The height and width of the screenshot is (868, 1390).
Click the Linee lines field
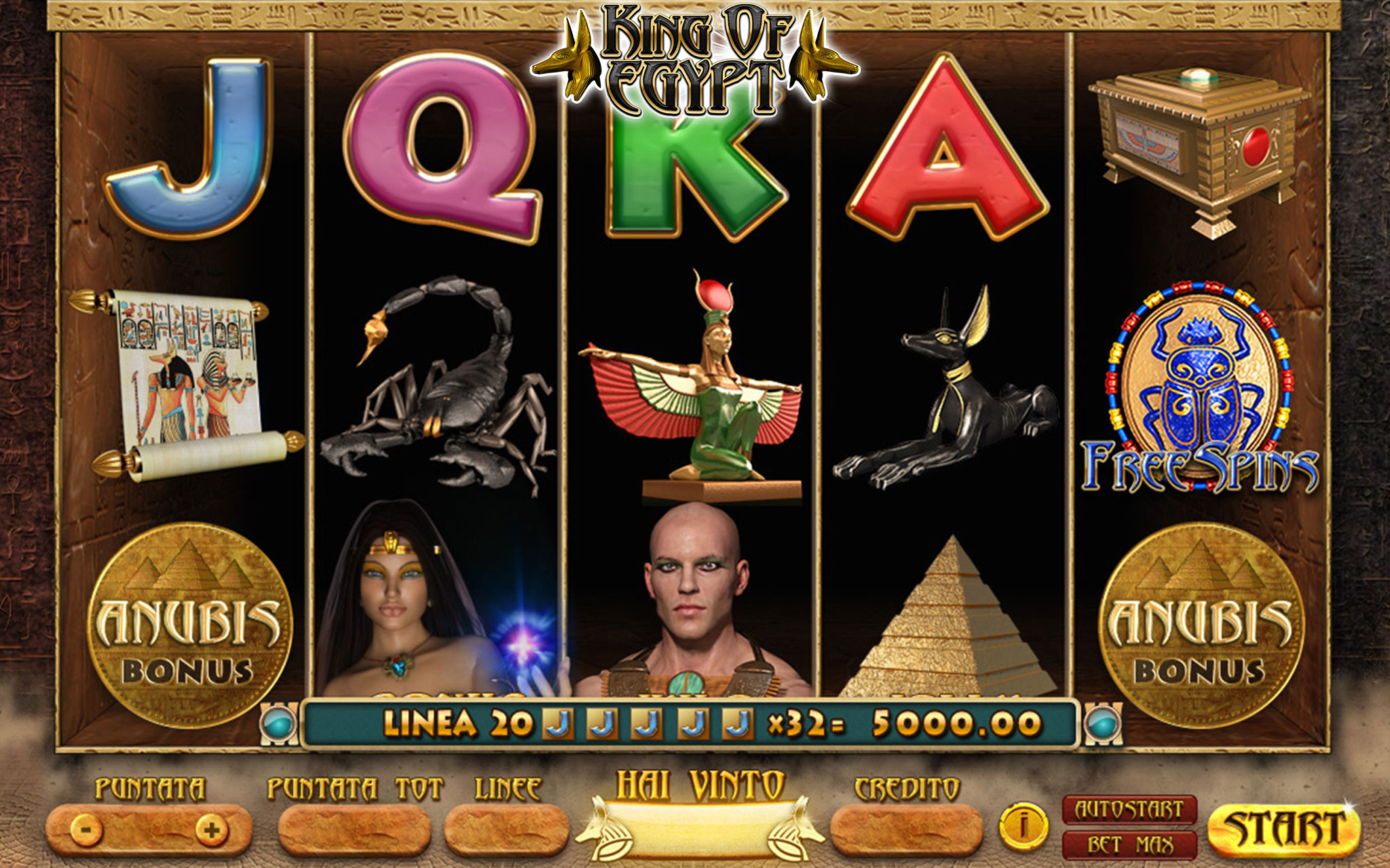tap(506, 829)
